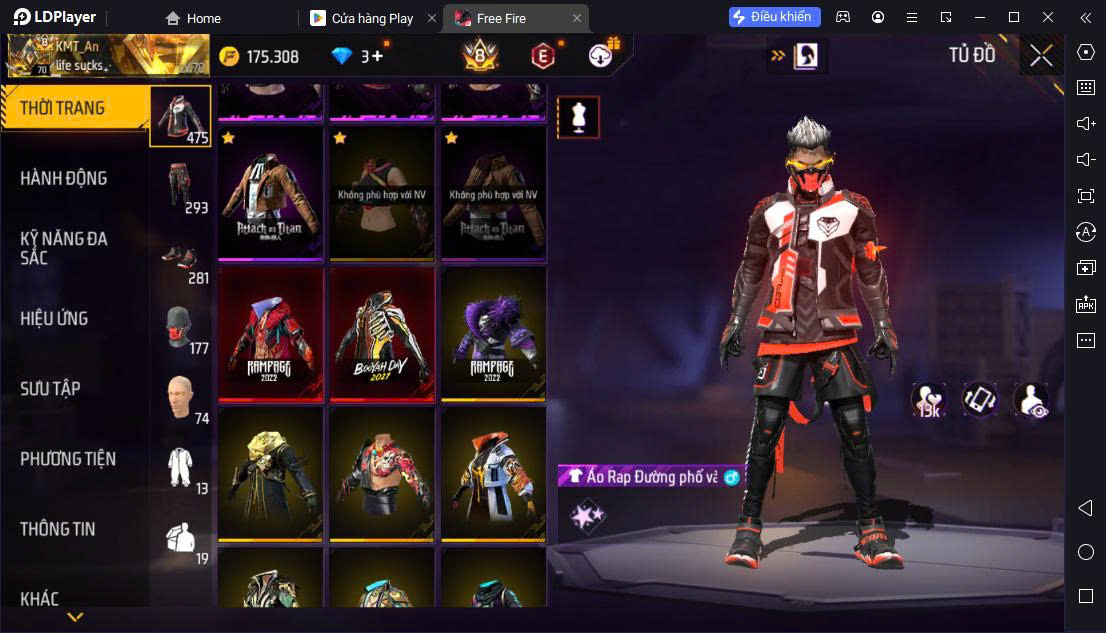Click the diamond currency counter

[357, 56]
